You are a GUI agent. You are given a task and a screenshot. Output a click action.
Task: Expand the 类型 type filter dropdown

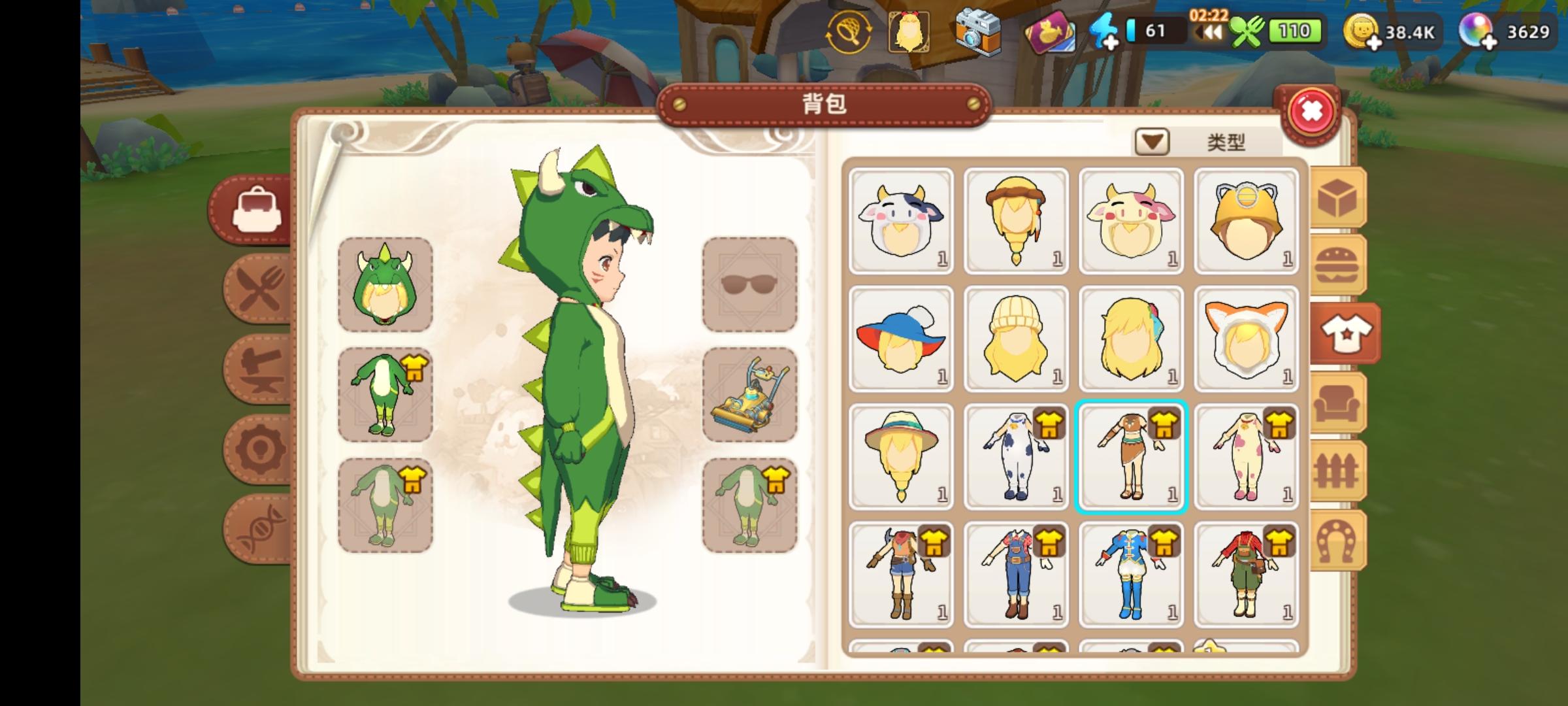pos(1151,142)
